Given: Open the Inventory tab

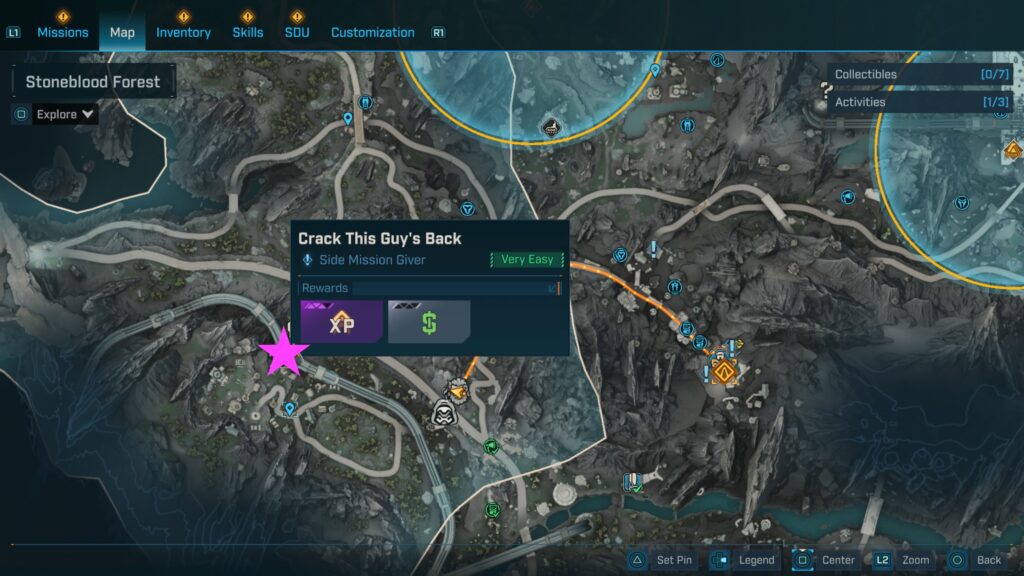Looking at the screenshot, I should pyautogui.click(x=183, y=32).
